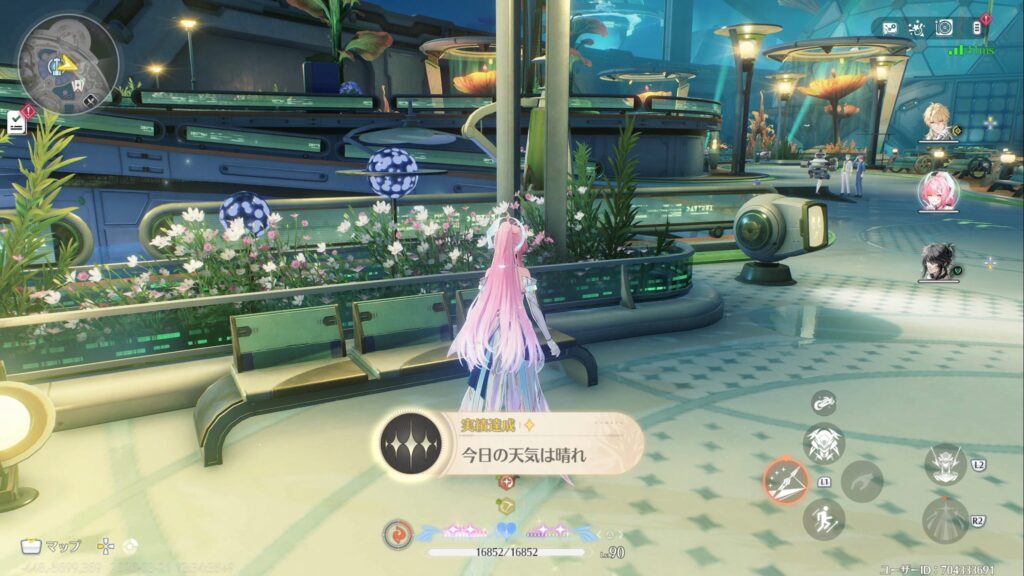Image resolution: width=1024 pixels, height=576 pixels.
Task: Open the circular minimap
Action: [x=68, y=62]
